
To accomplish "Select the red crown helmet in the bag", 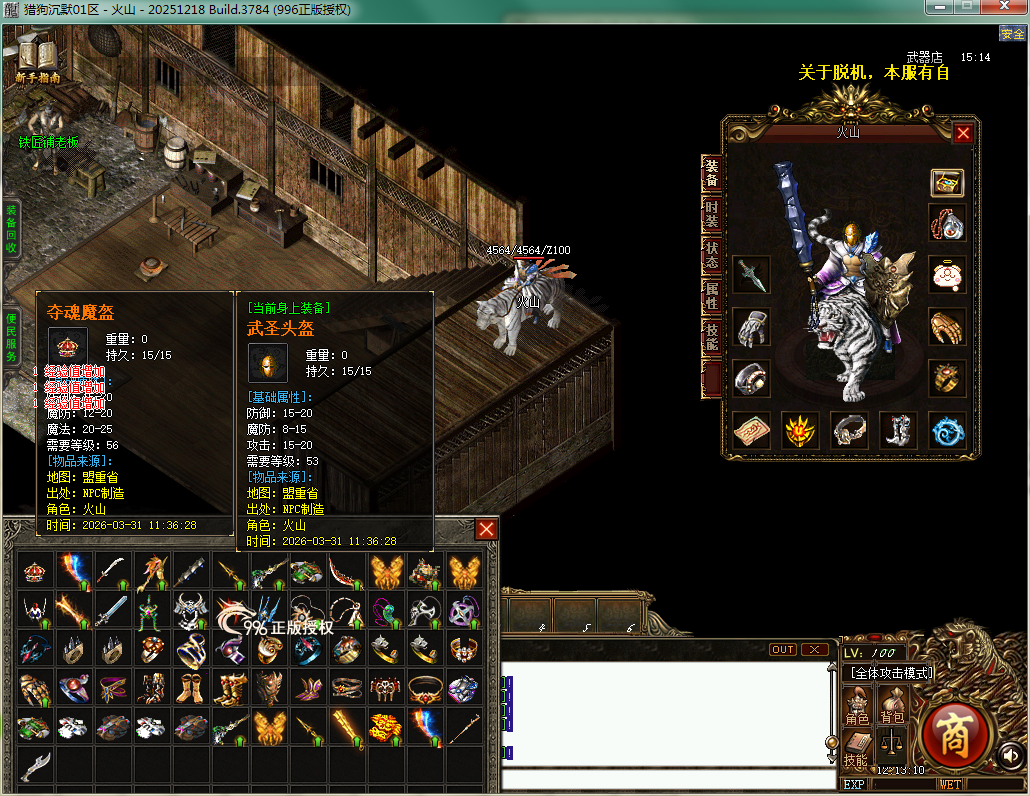I will [x=37, y=571].
